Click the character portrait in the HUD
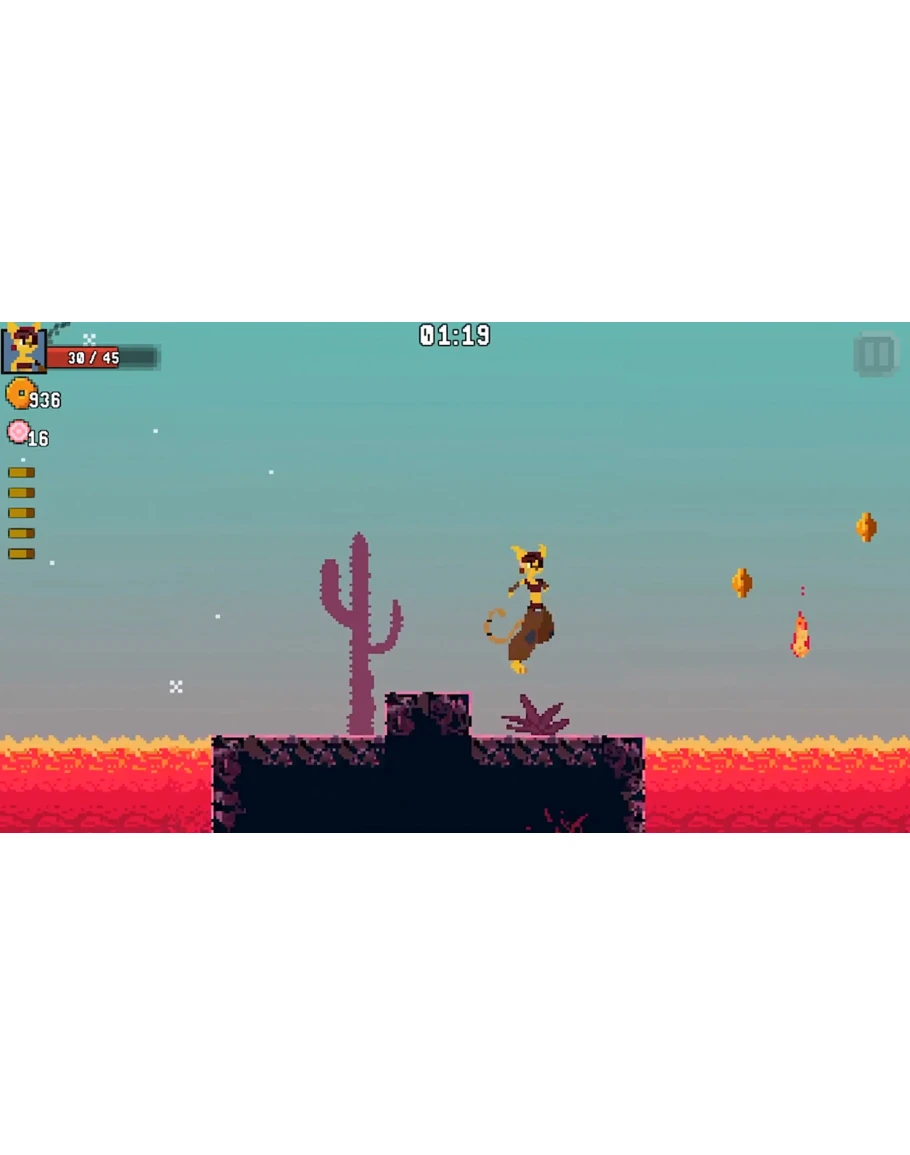This screenshot has height=1155, width=910. pos(23,349)
